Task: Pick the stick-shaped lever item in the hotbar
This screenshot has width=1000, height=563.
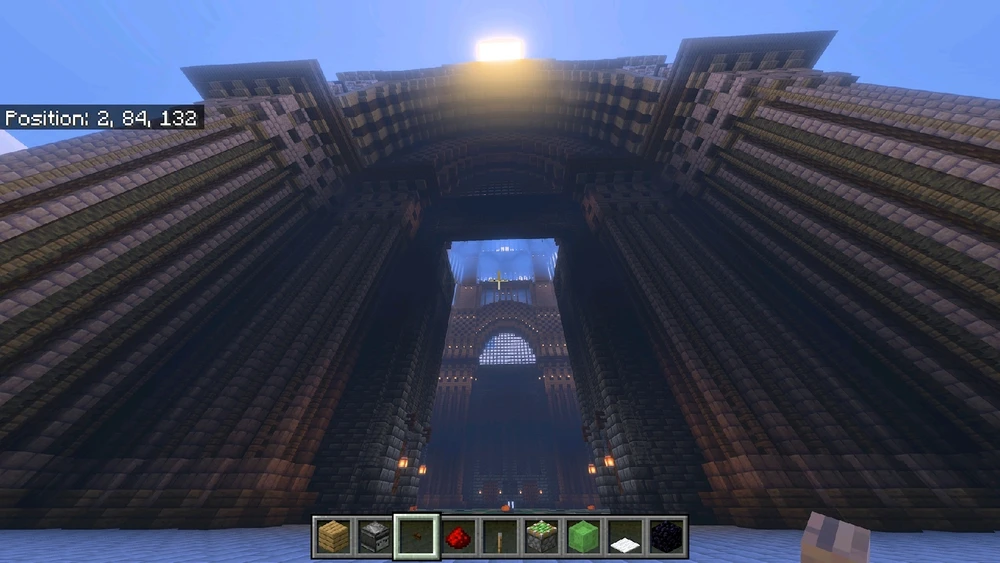Action: tap(500, 537)
